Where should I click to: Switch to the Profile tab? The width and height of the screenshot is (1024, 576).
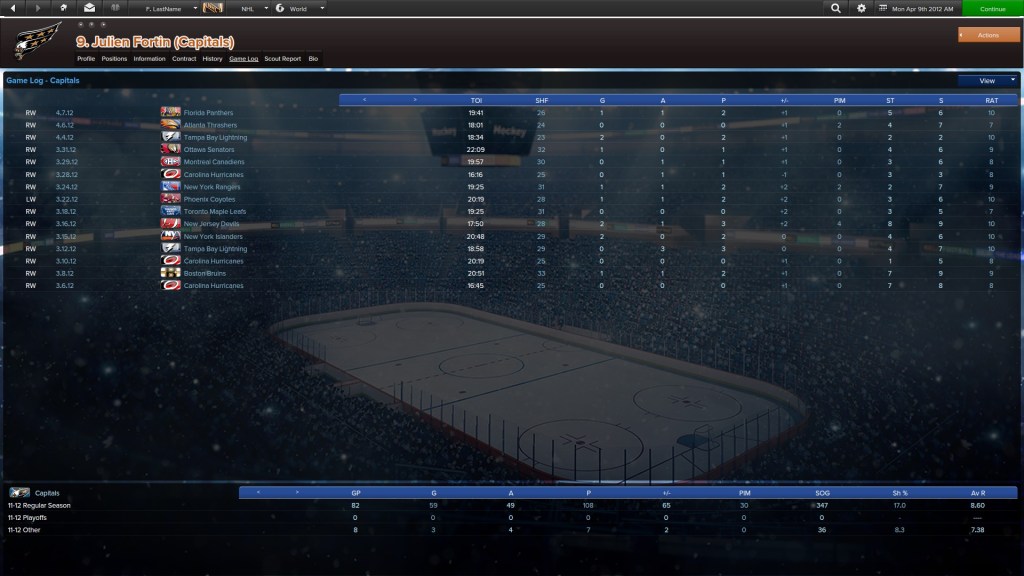coord(86,59)
